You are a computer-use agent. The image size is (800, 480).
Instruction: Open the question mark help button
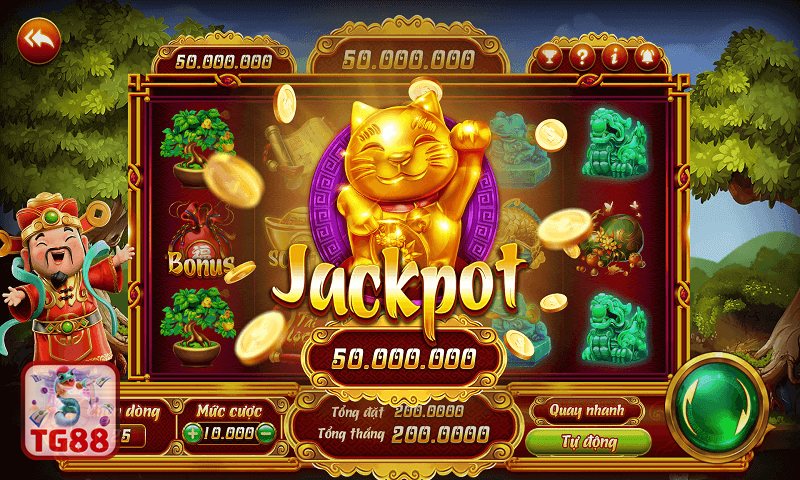pyautogui.click(x=581, y=57)
